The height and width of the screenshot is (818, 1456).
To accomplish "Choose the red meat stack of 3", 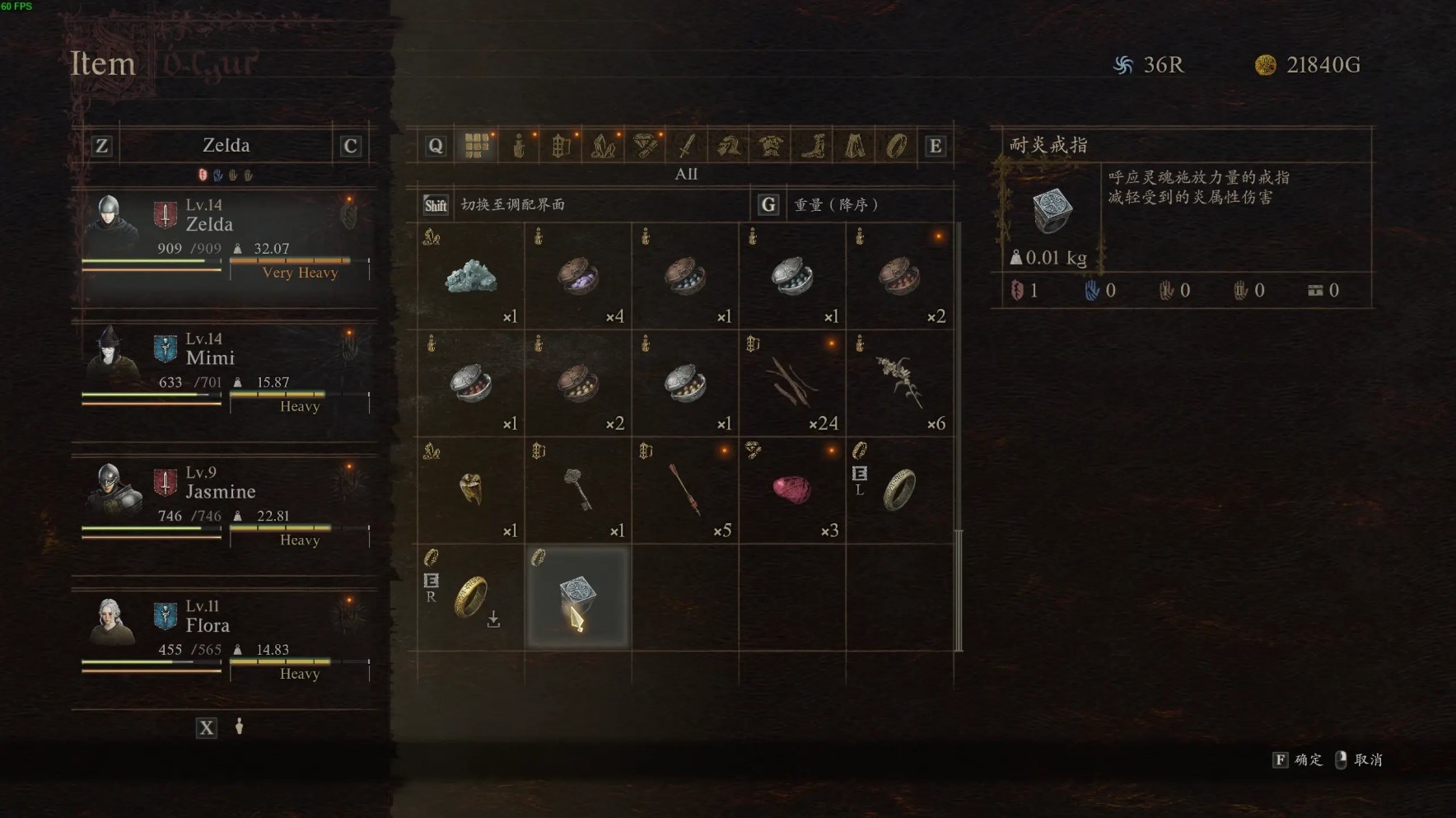I will tap(792, 491).
